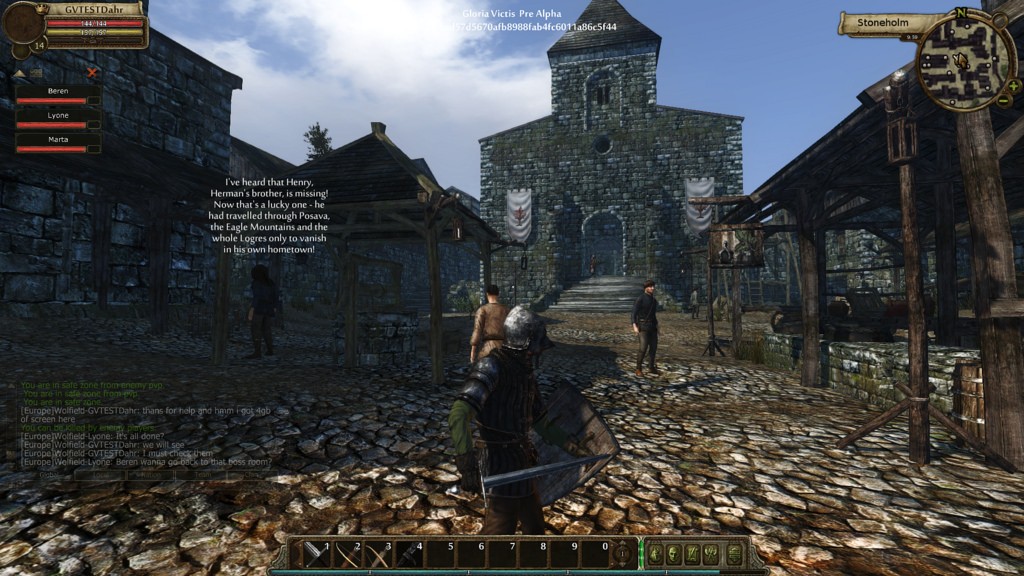Choose the crossbow in hotbar slot 3
Screen dimensions: 1024x576
tap(377, 553)
